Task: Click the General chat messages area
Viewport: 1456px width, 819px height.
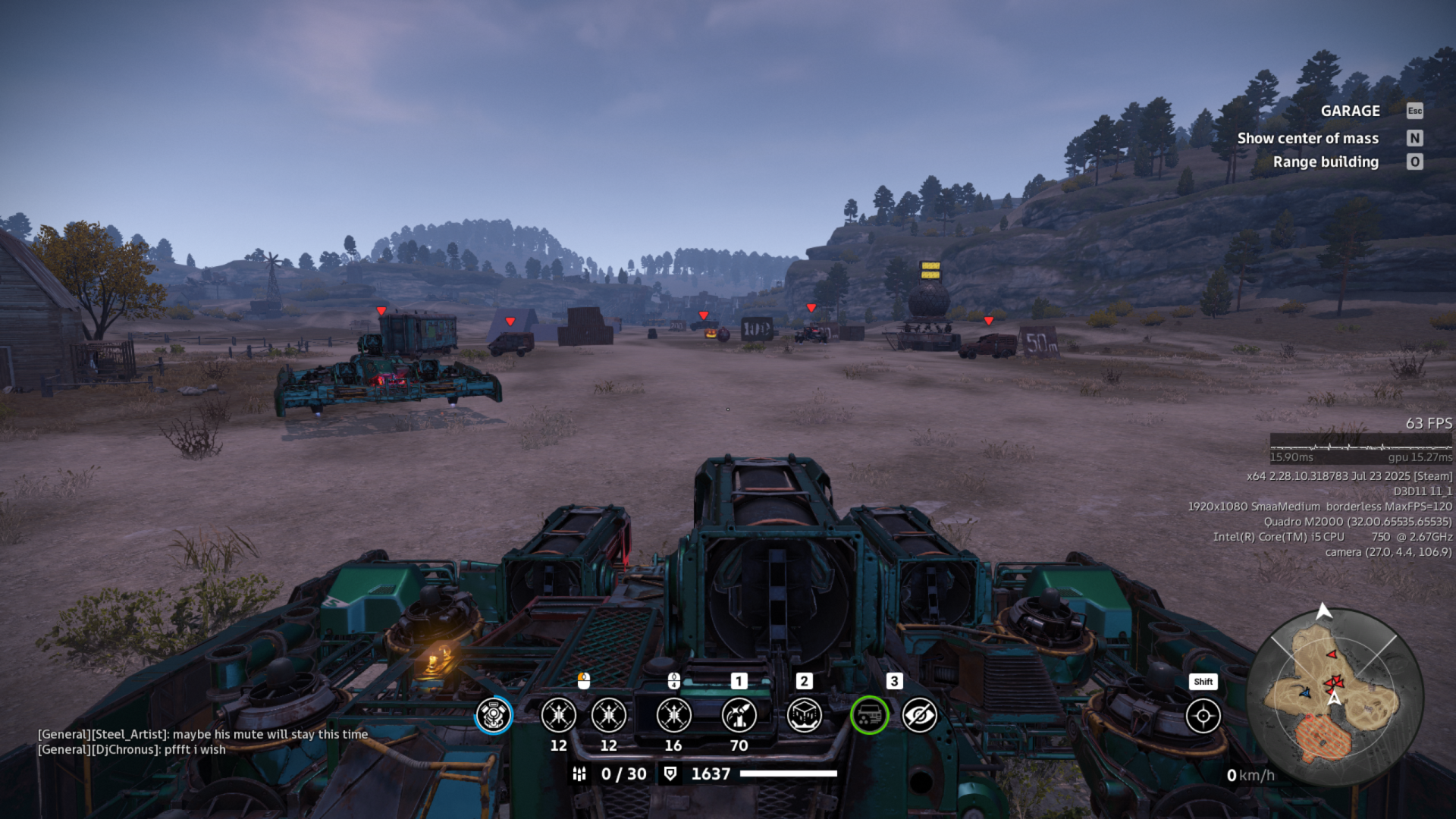Action: (203, 742)
